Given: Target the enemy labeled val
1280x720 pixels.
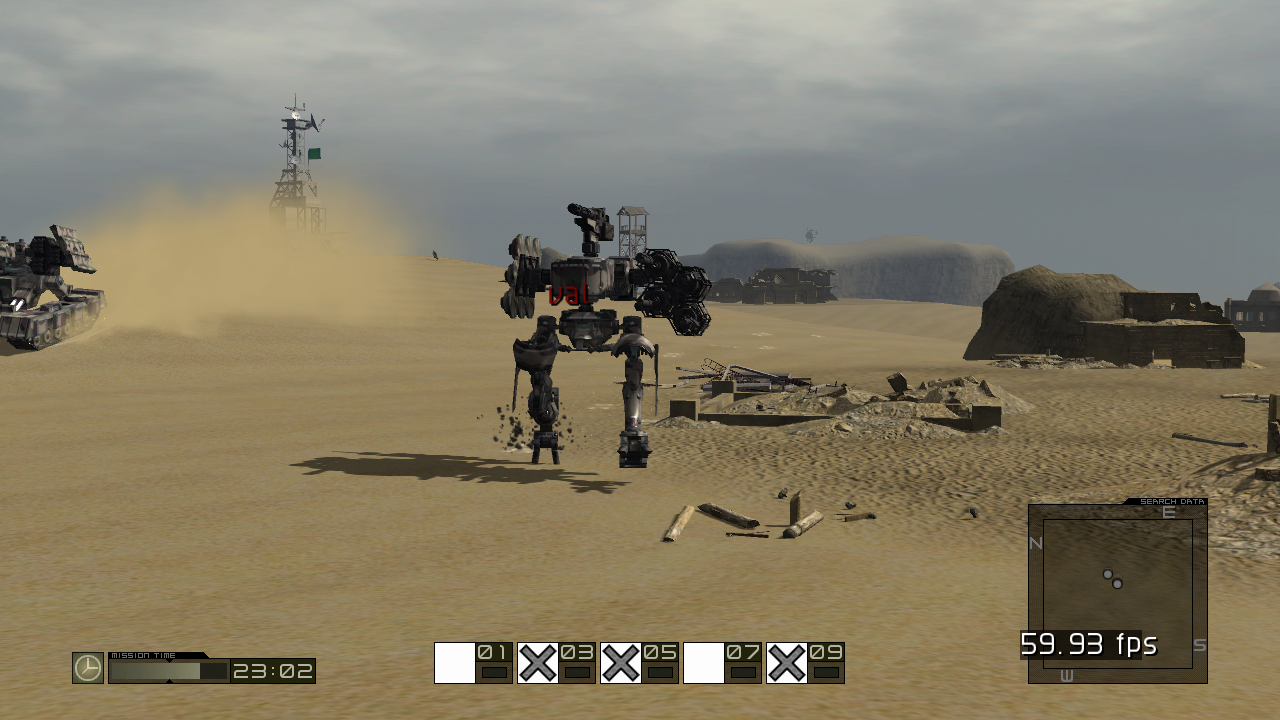Looking at the screenshot, I should [567, 294].
